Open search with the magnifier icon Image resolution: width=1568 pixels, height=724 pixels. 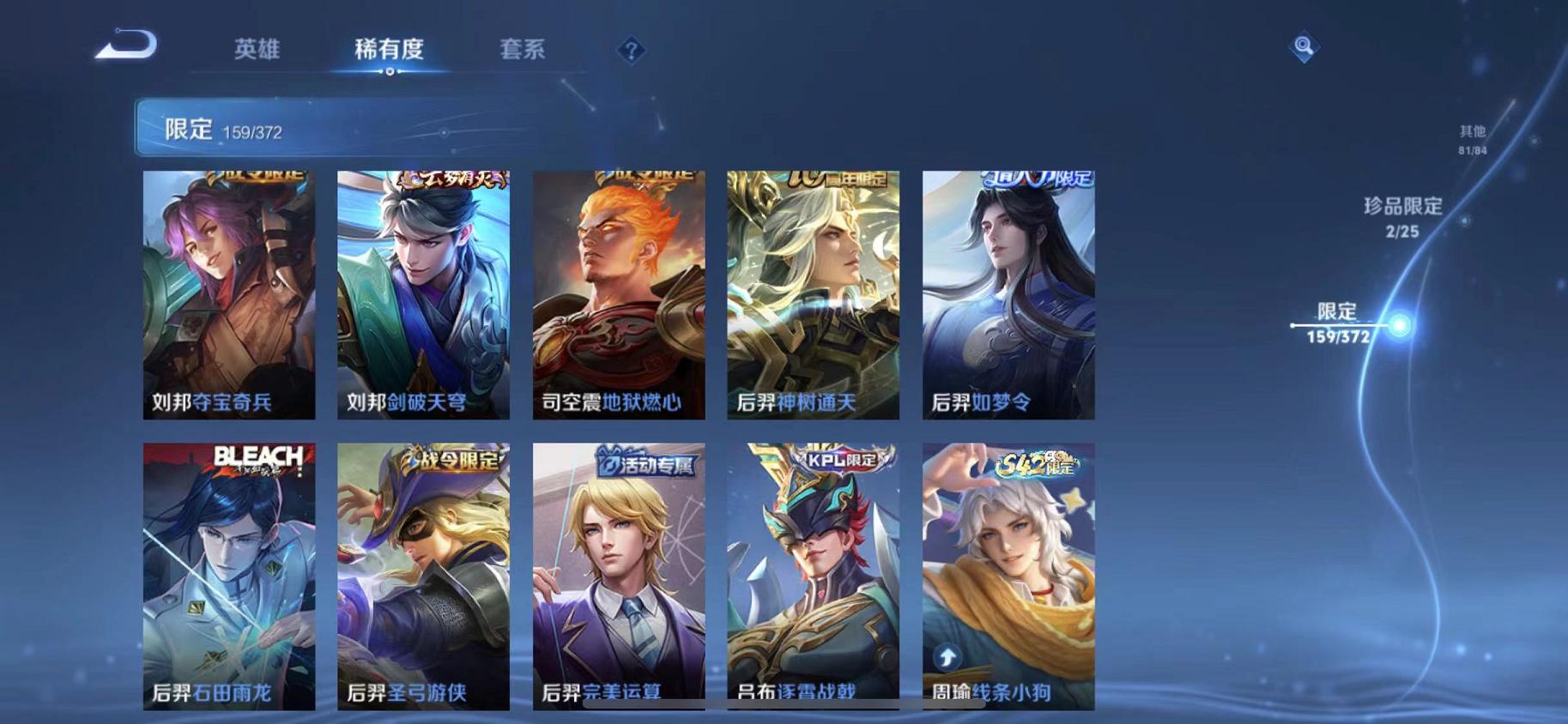1304,47
